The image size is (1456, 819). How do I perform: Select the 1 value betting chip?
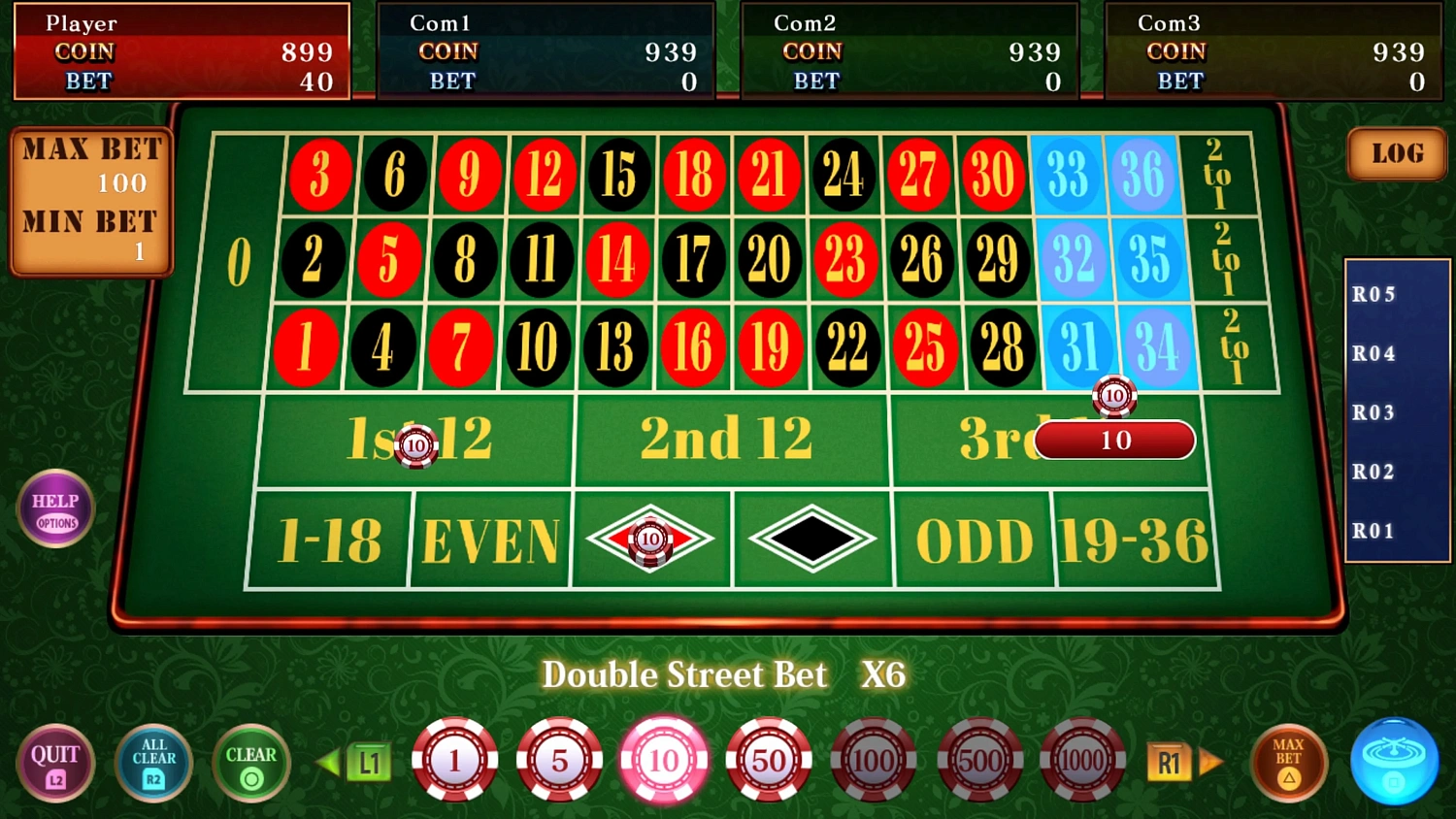coord(455,761)
